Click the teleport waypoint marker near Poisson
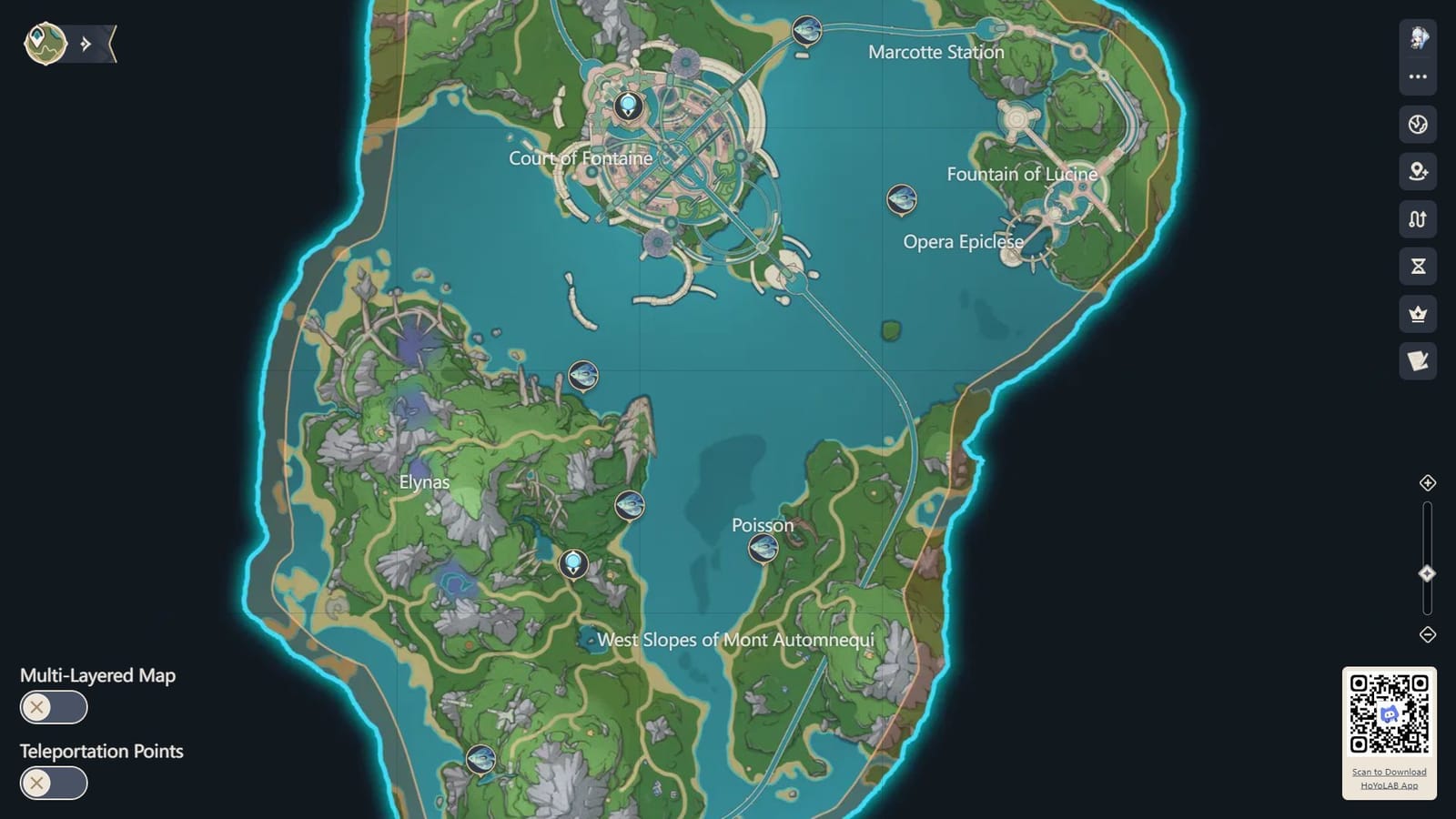The width and height of the screenshot is (1456, 819). click(763, 546)
